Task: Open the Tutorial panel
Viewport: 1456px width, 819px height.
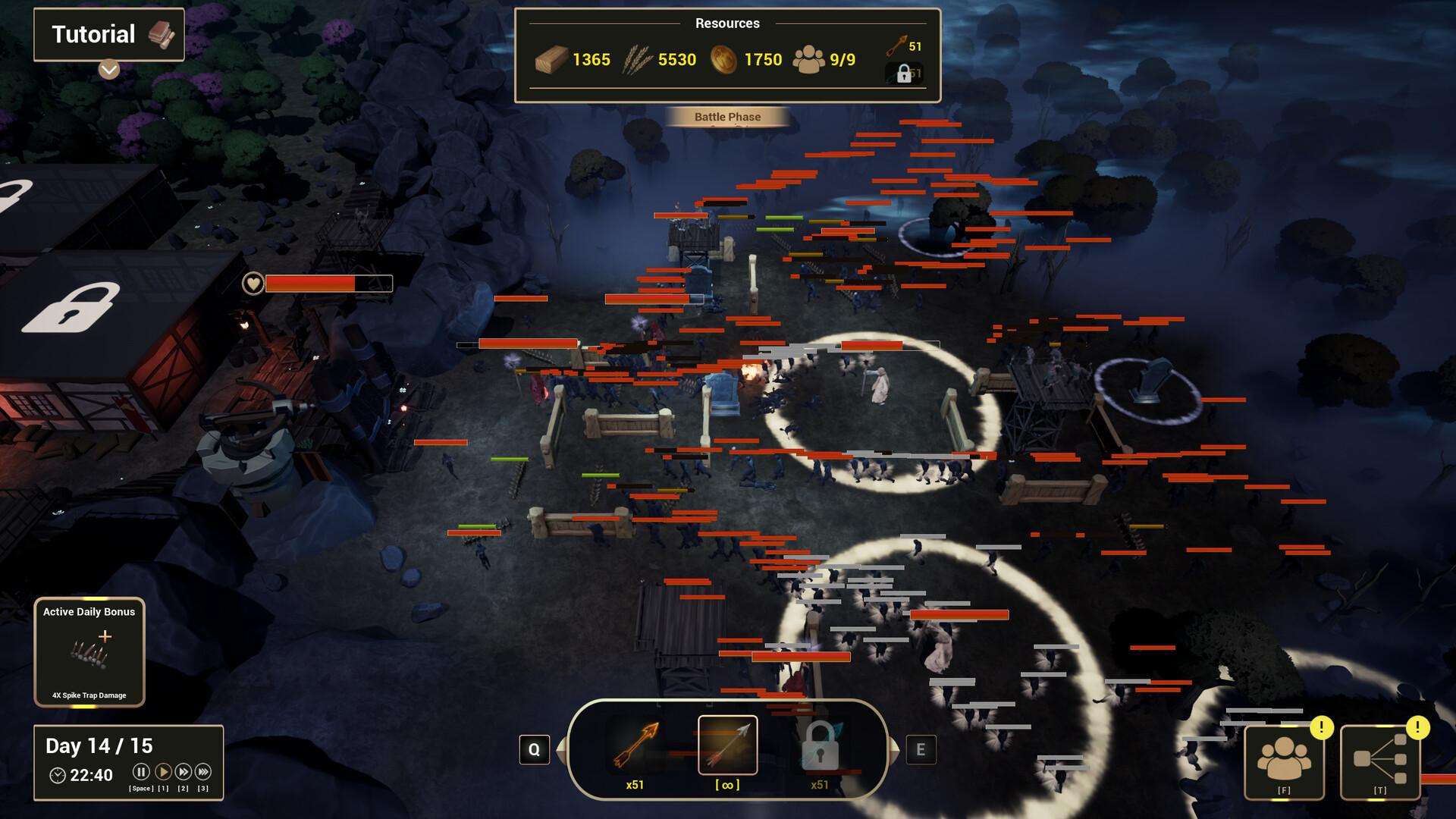Action: point(108,34)
